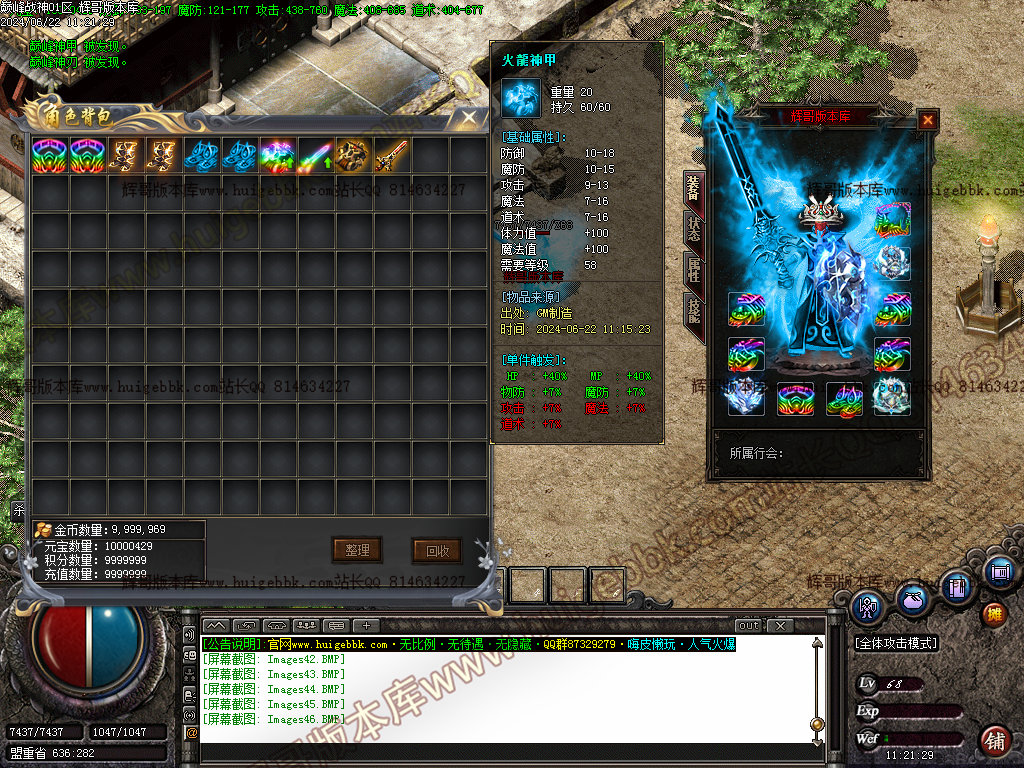
Task: Open the round 铺 shop button
Action: (x=994, y=741)
